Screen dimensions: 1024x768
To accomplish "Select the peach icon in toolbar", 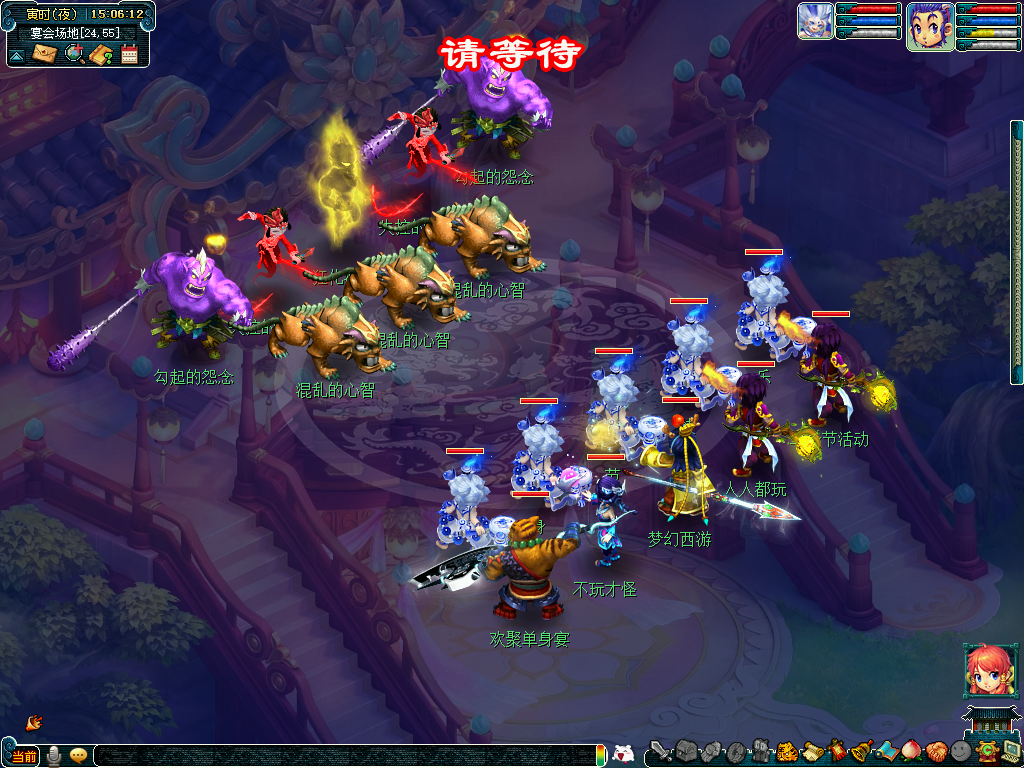I will point(910,751).
